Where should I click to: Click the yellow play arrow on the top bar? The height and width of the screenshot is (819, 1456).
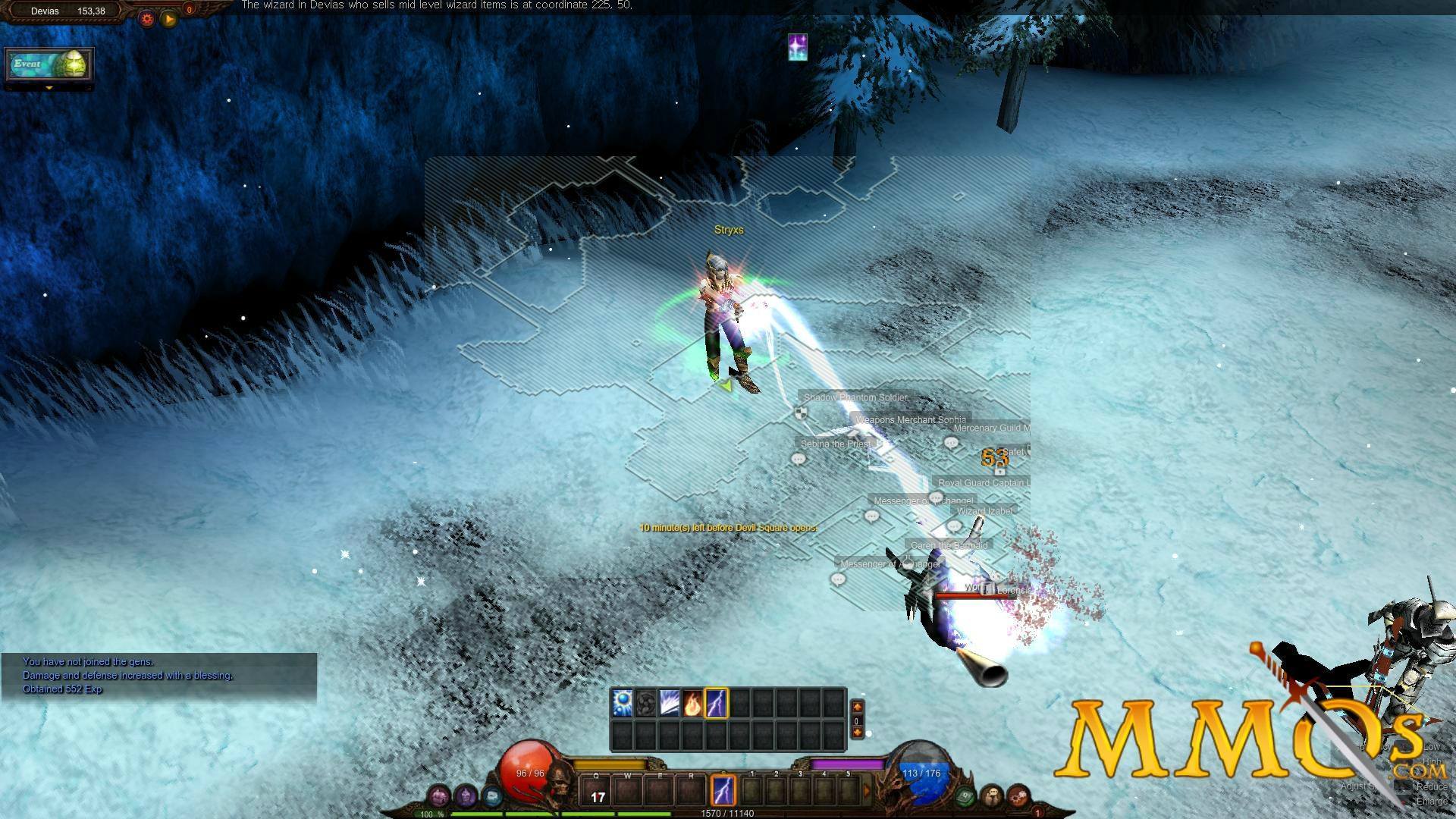point(170,19)
